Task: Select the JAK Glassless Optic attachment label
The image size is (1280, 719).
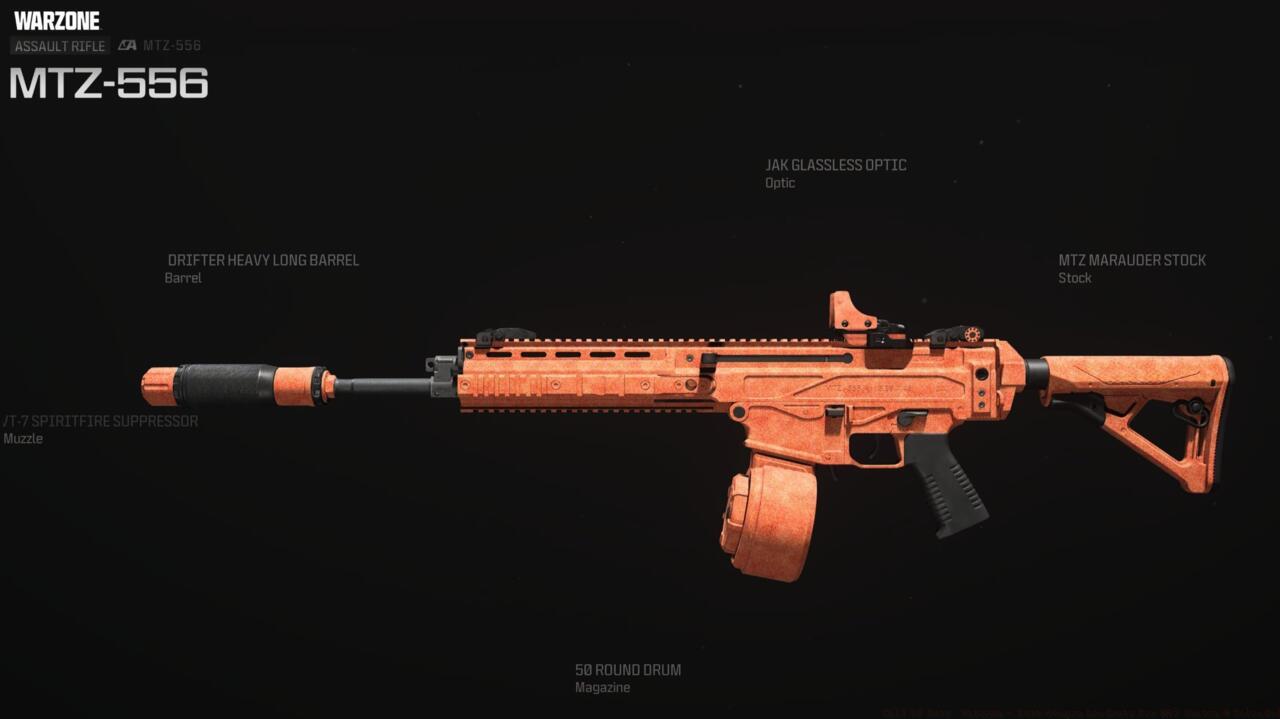Action: tap(835, 166)
